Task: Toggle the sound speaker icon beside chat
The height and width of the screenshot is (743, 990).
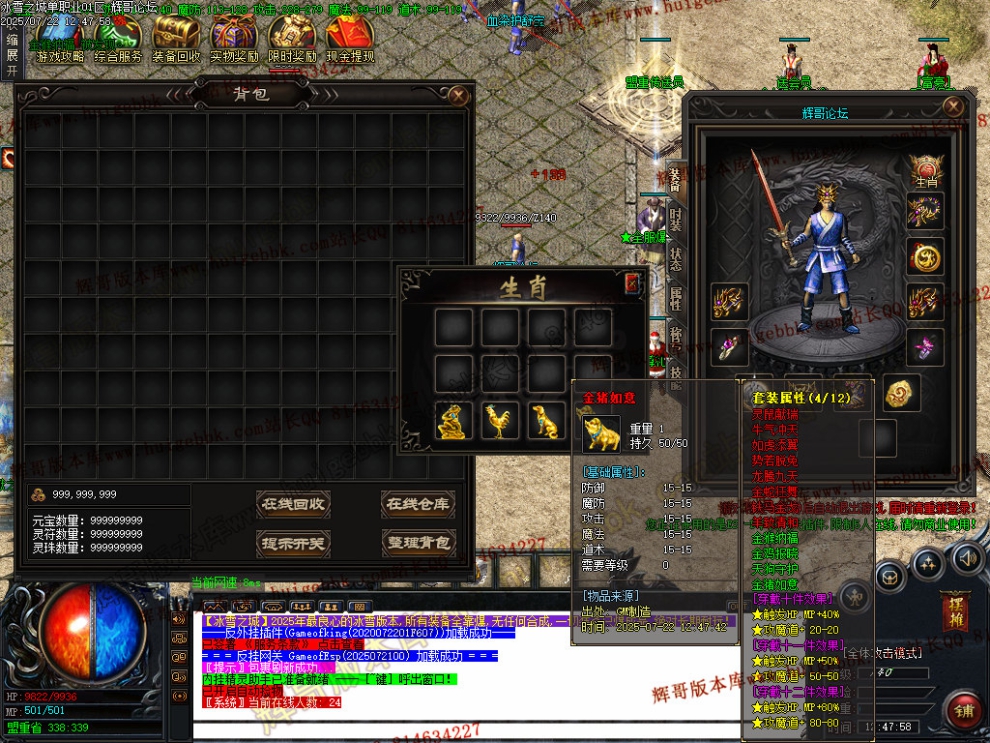Action: (179, 619)
